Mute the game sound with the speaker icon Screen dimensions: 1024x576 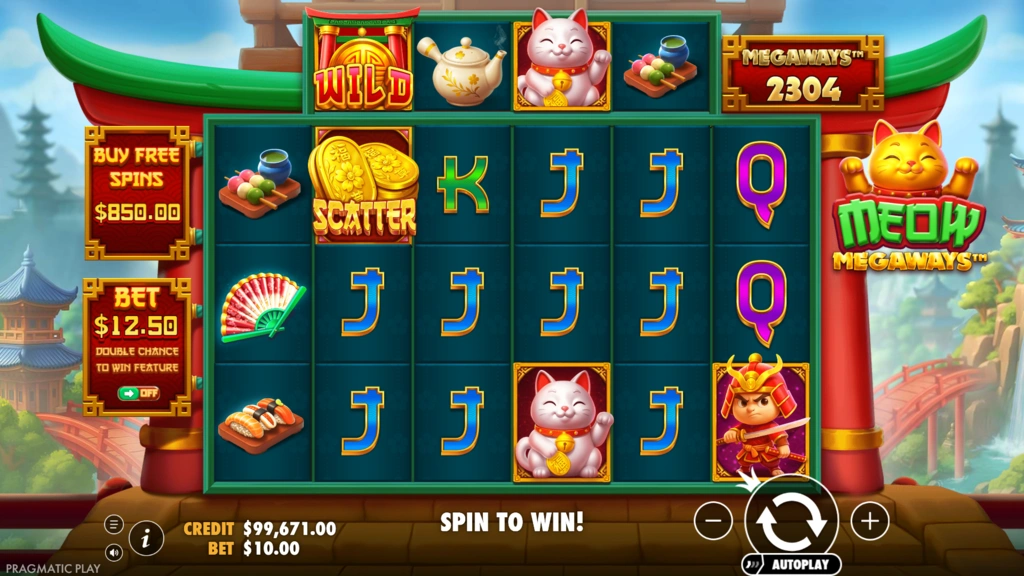[113, 551]
